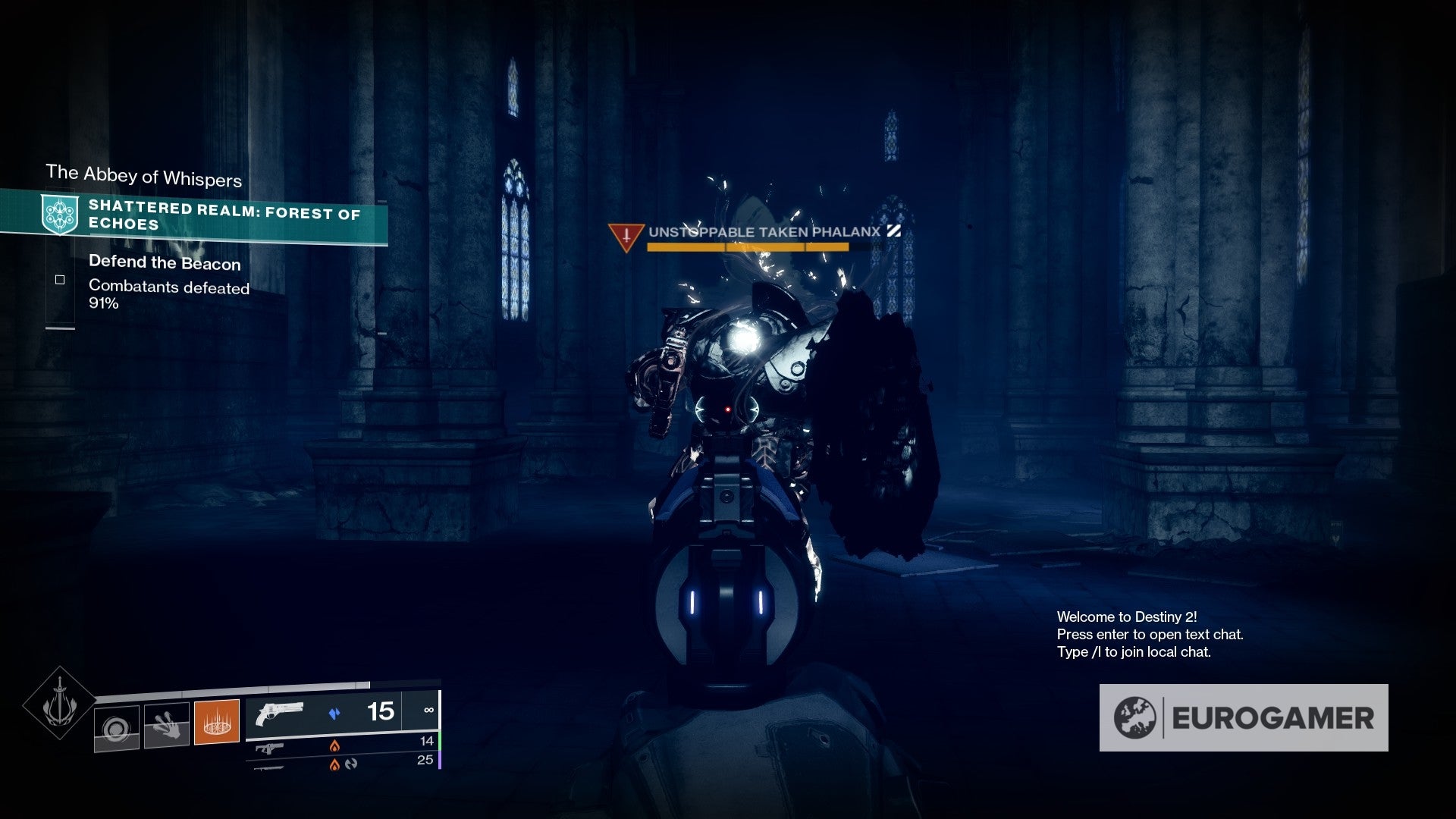The width and height of the screenshot is (1456, 819).
Task: Click the blue special ammo icon
Action: tap(336, 712)
